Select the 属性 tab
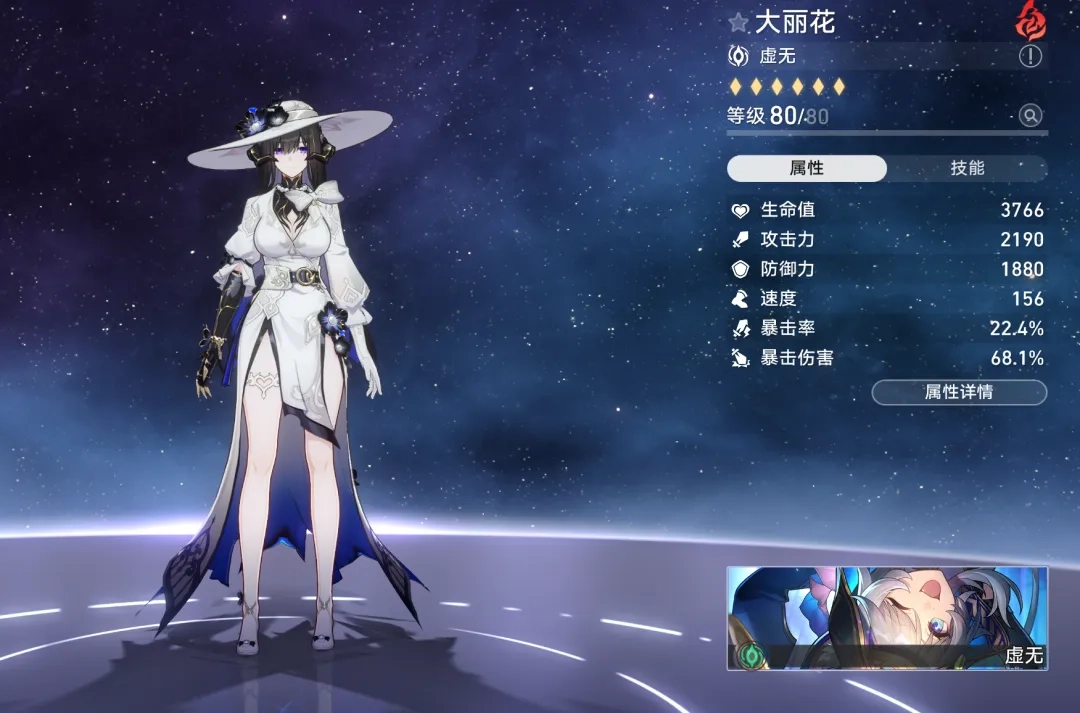This screenshot has width=1080, height=713. tap(806, 168)
